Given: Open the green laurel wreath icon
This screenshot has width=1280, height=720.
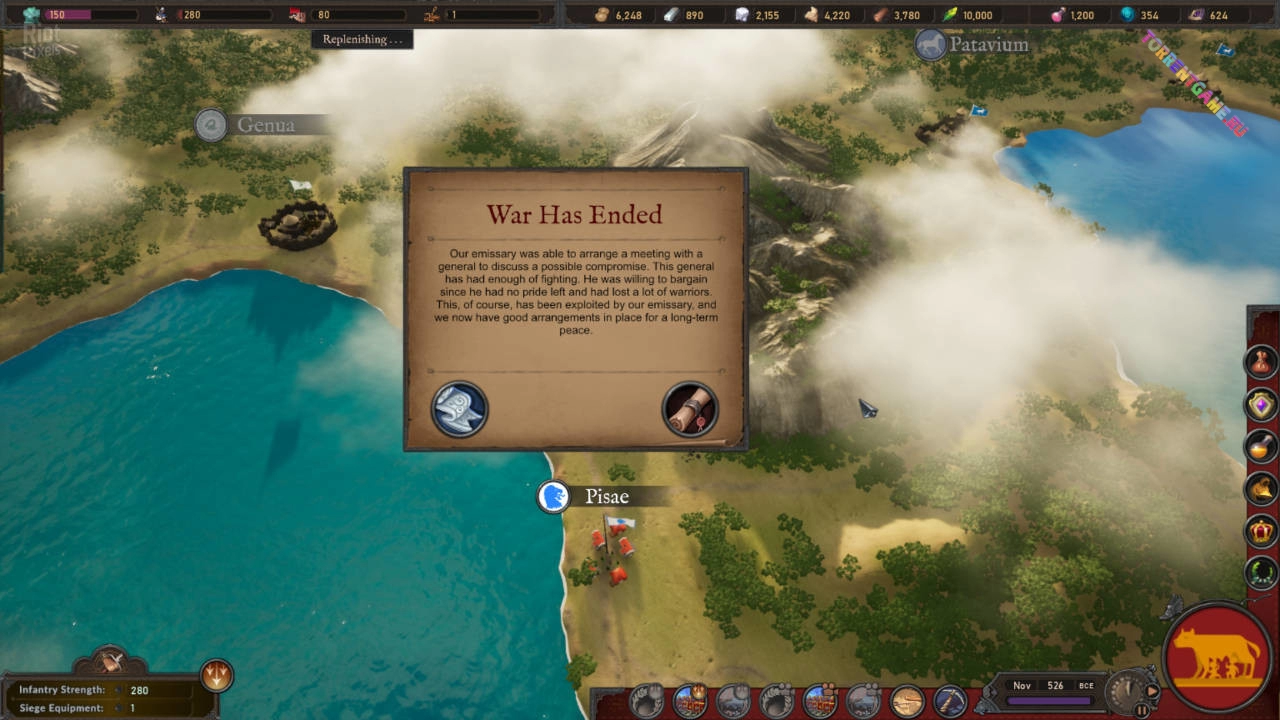Looking at the screenshot, I should click(x=1261, y=573).
